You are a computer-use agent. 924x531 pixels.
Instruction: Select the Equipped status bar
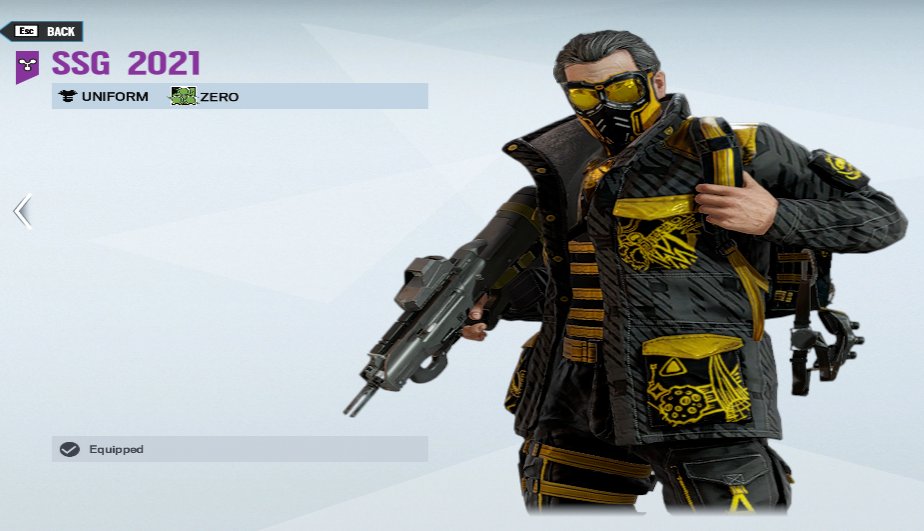239,449
